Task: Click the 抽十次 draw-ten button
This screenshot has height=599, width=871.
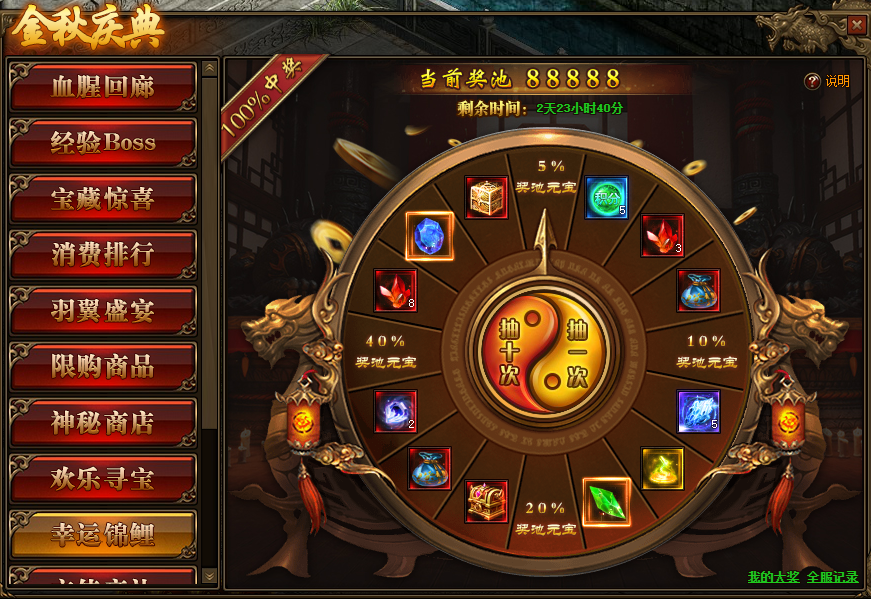Action: click(x=508, y=355)
